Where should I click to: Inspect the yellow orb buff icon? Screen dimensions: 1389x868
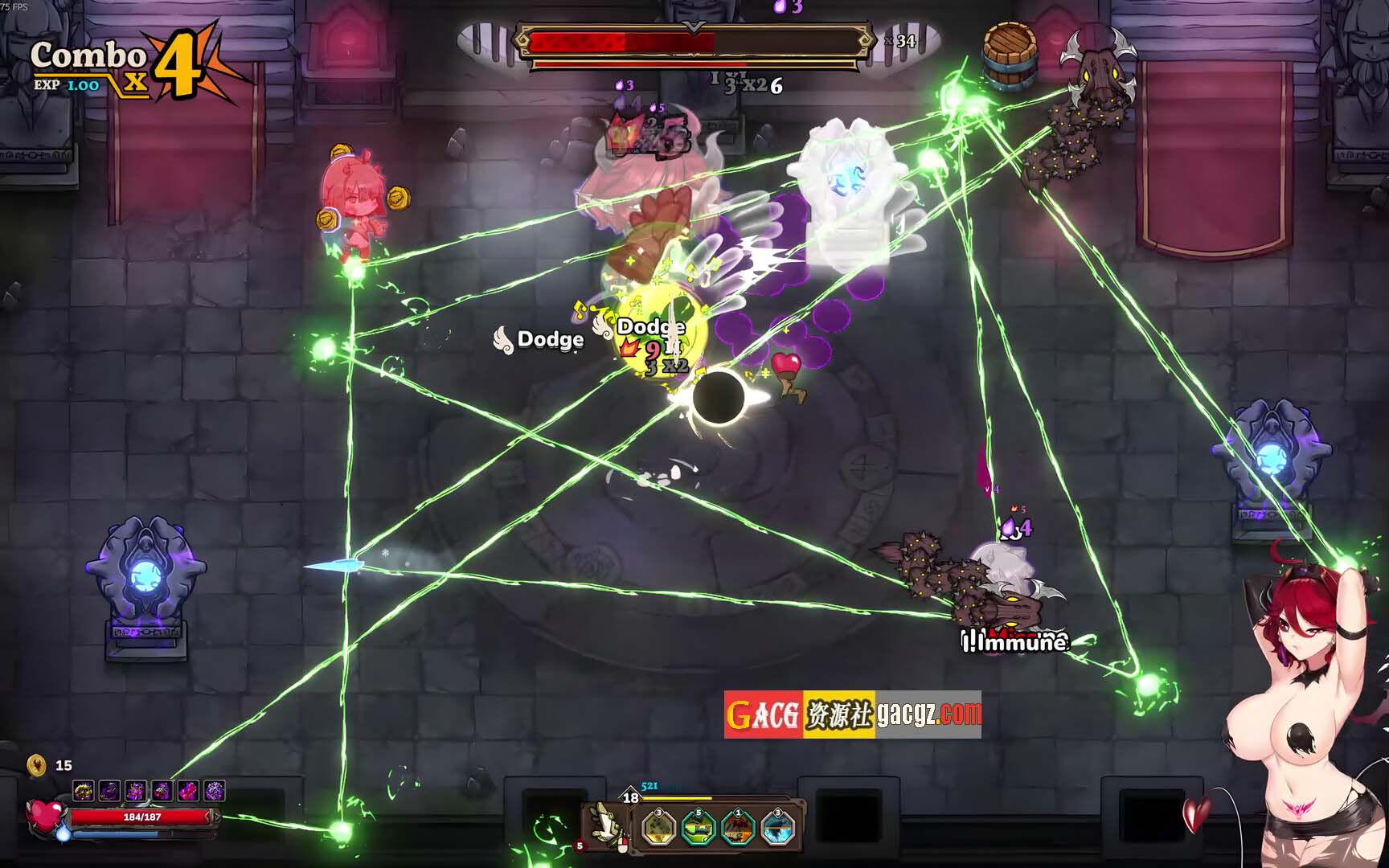pyautogui.click(x=83, y=792)
